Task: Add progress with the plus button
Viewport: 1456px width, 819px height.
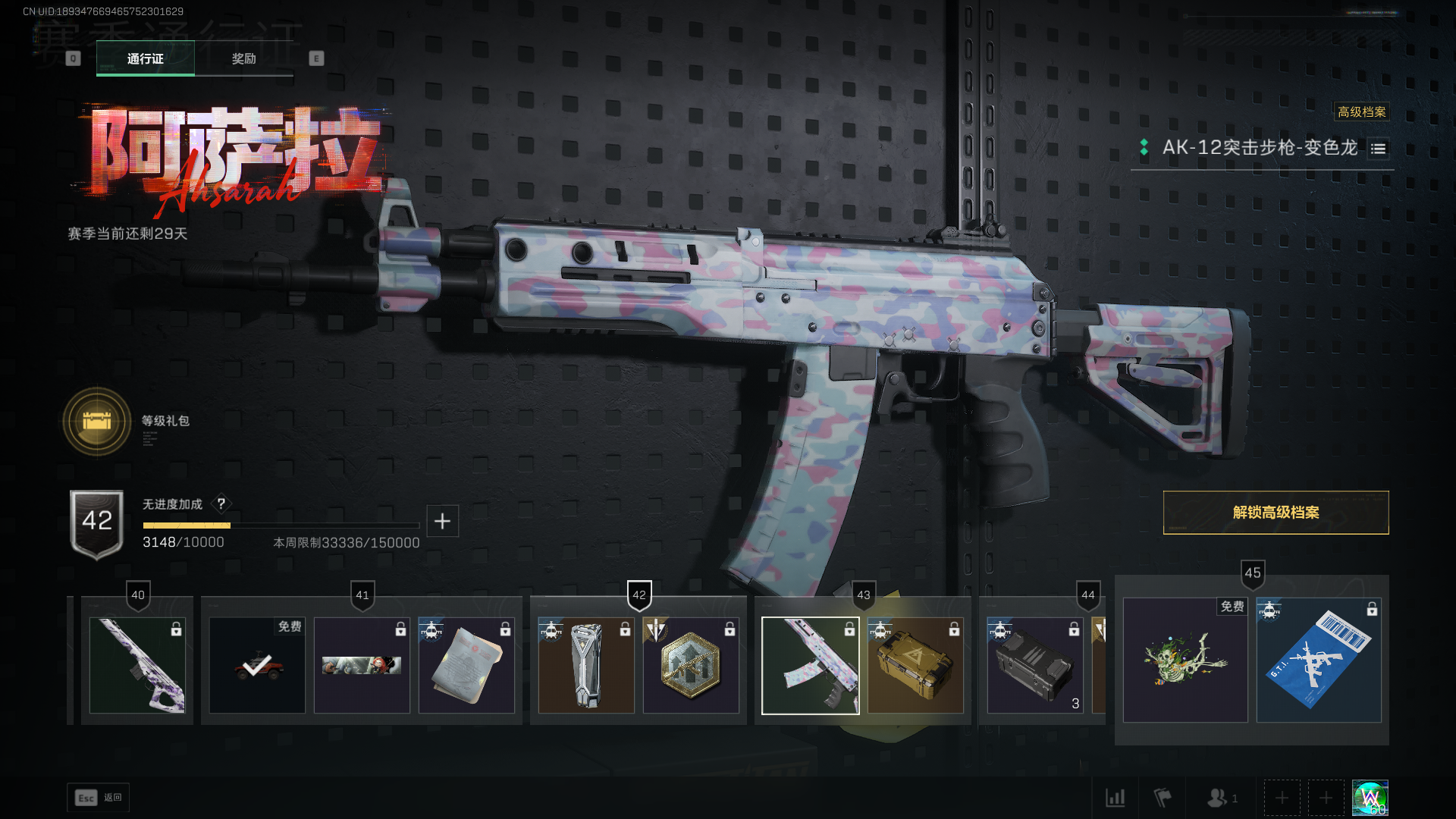Action: pyautogui.click(x=442, y=521)
